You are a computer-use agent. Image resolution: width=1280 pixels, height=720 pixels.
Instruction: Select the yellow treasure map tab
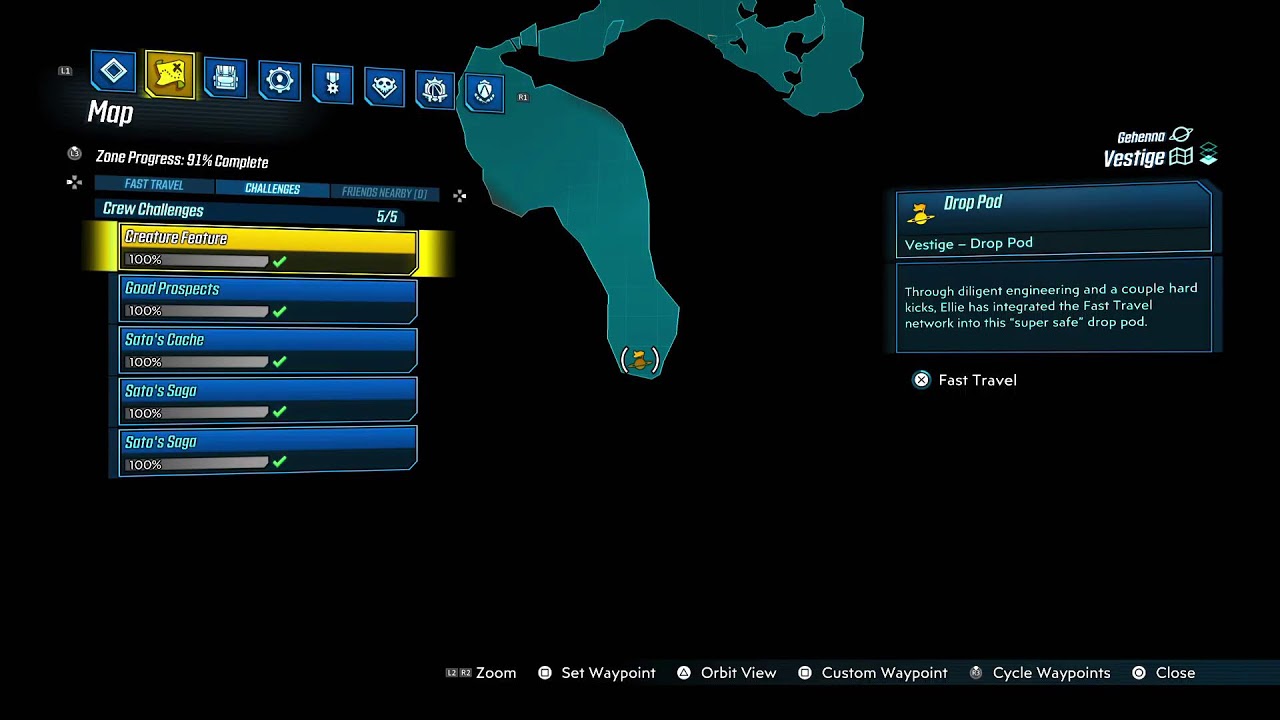coord(169,74)
